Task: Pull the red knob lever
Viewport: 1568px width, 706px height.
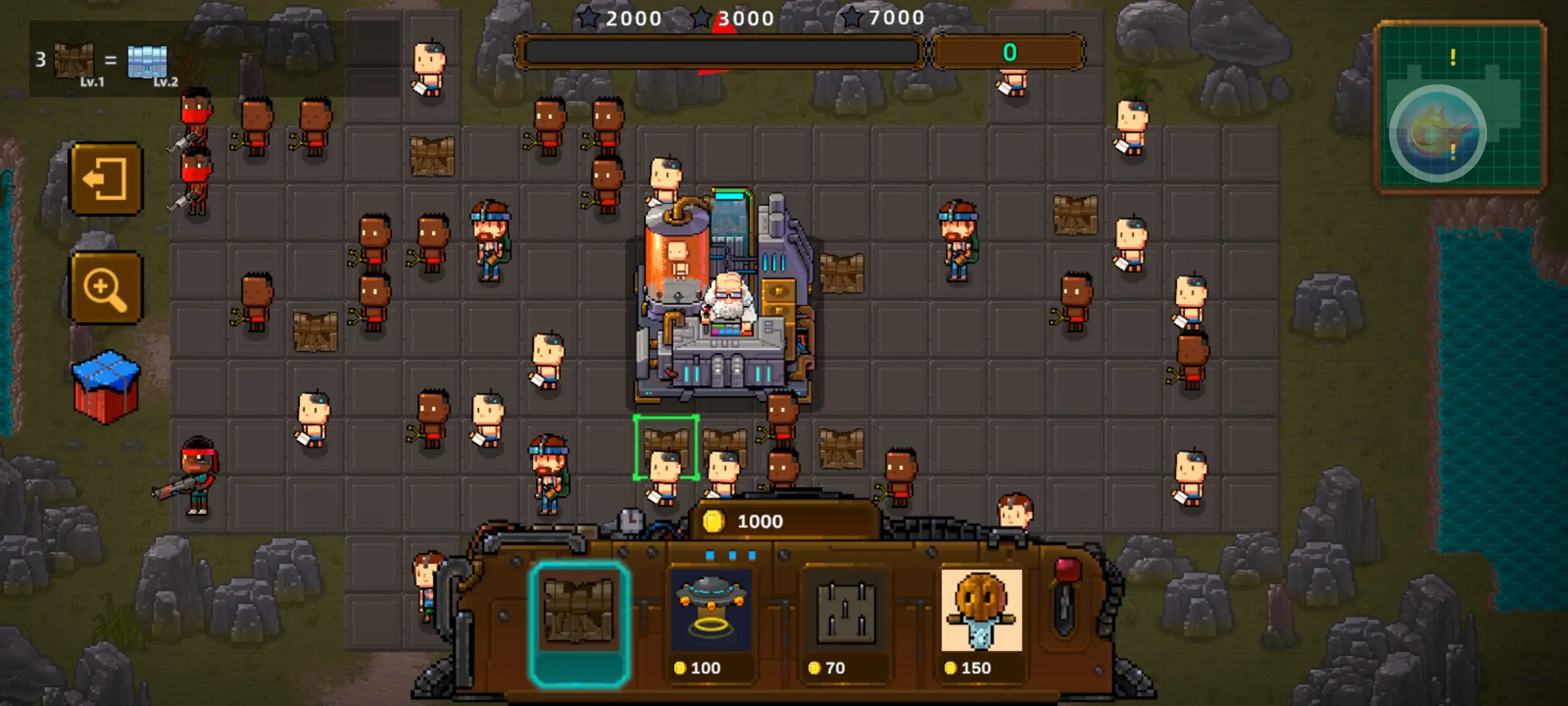Action: coord(1066,596)
